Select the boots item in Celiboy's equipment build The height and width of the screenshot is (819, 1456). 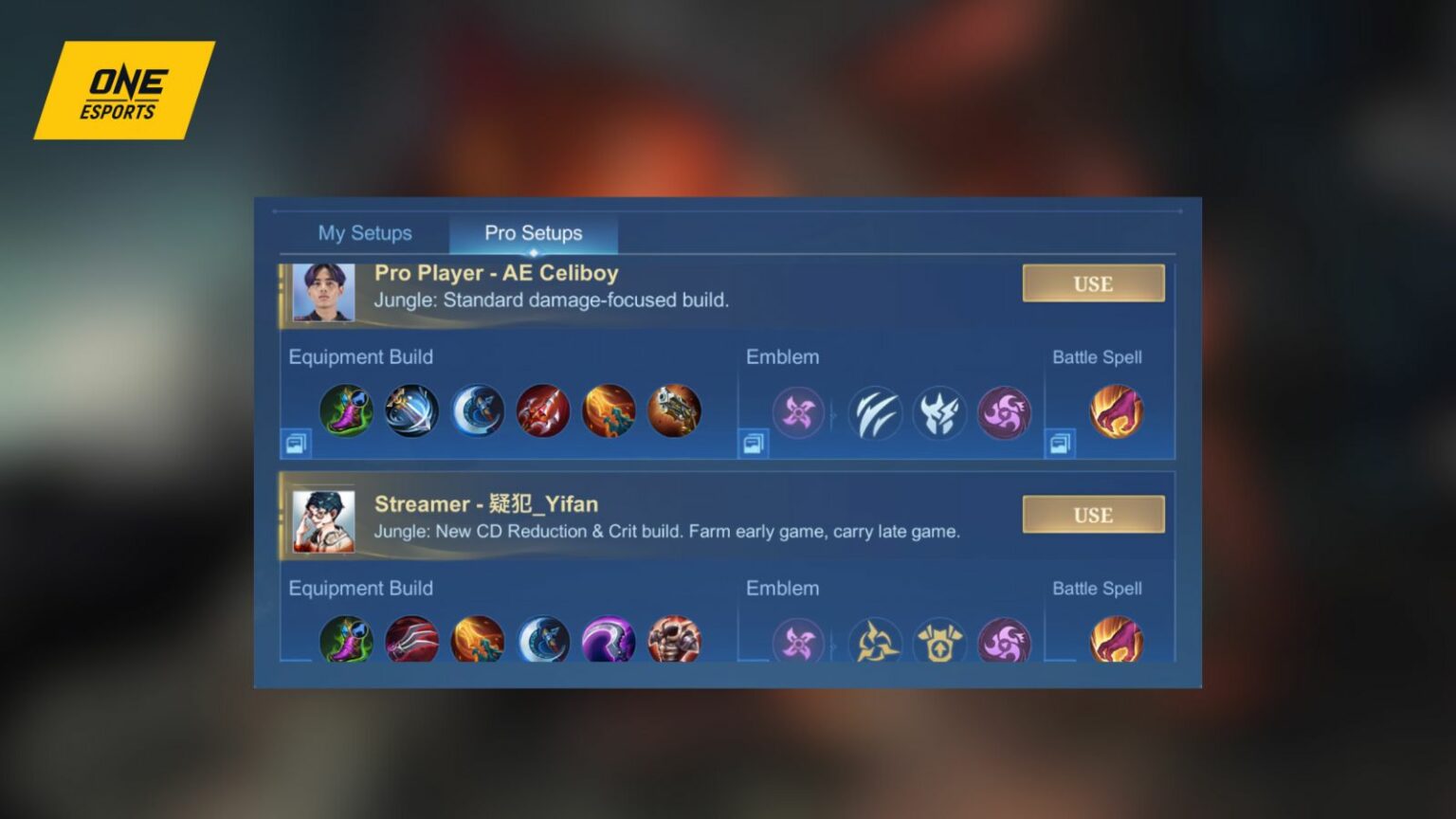click(347, 410)
